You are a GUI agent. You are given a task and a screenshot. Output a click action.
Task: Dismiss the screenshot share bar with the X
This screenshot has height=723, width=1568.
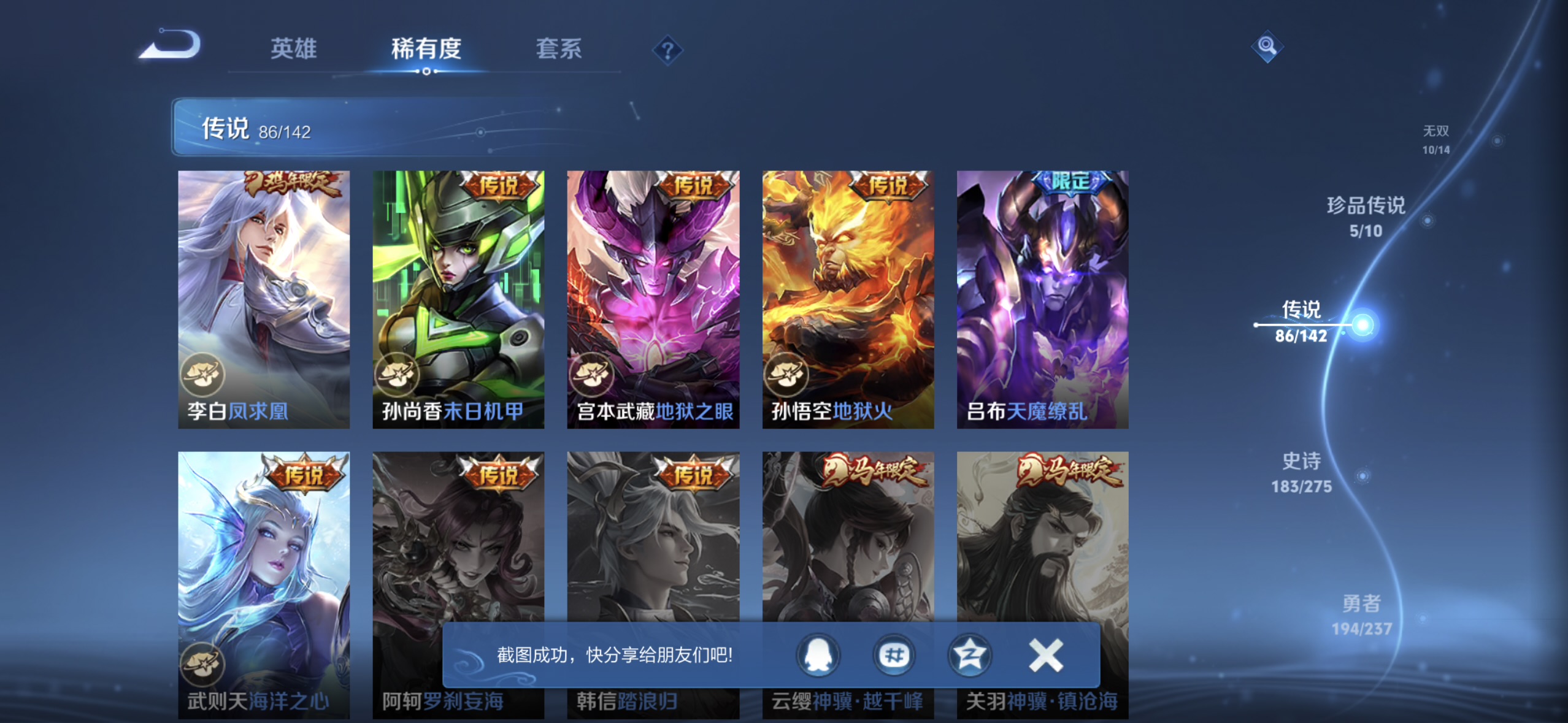1045,655
